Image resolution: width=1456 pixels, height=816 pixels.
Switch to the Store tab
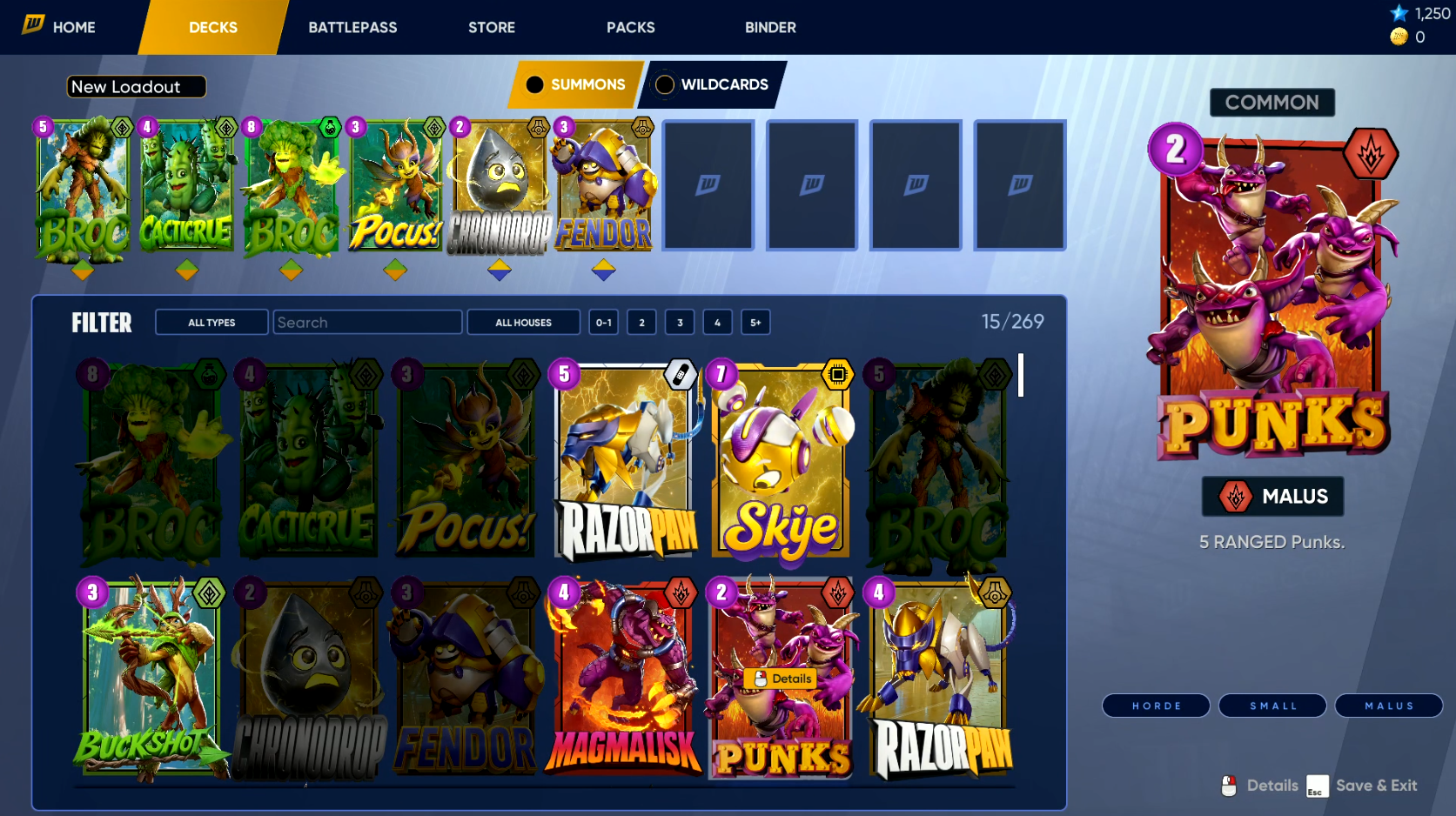[492, 27]
